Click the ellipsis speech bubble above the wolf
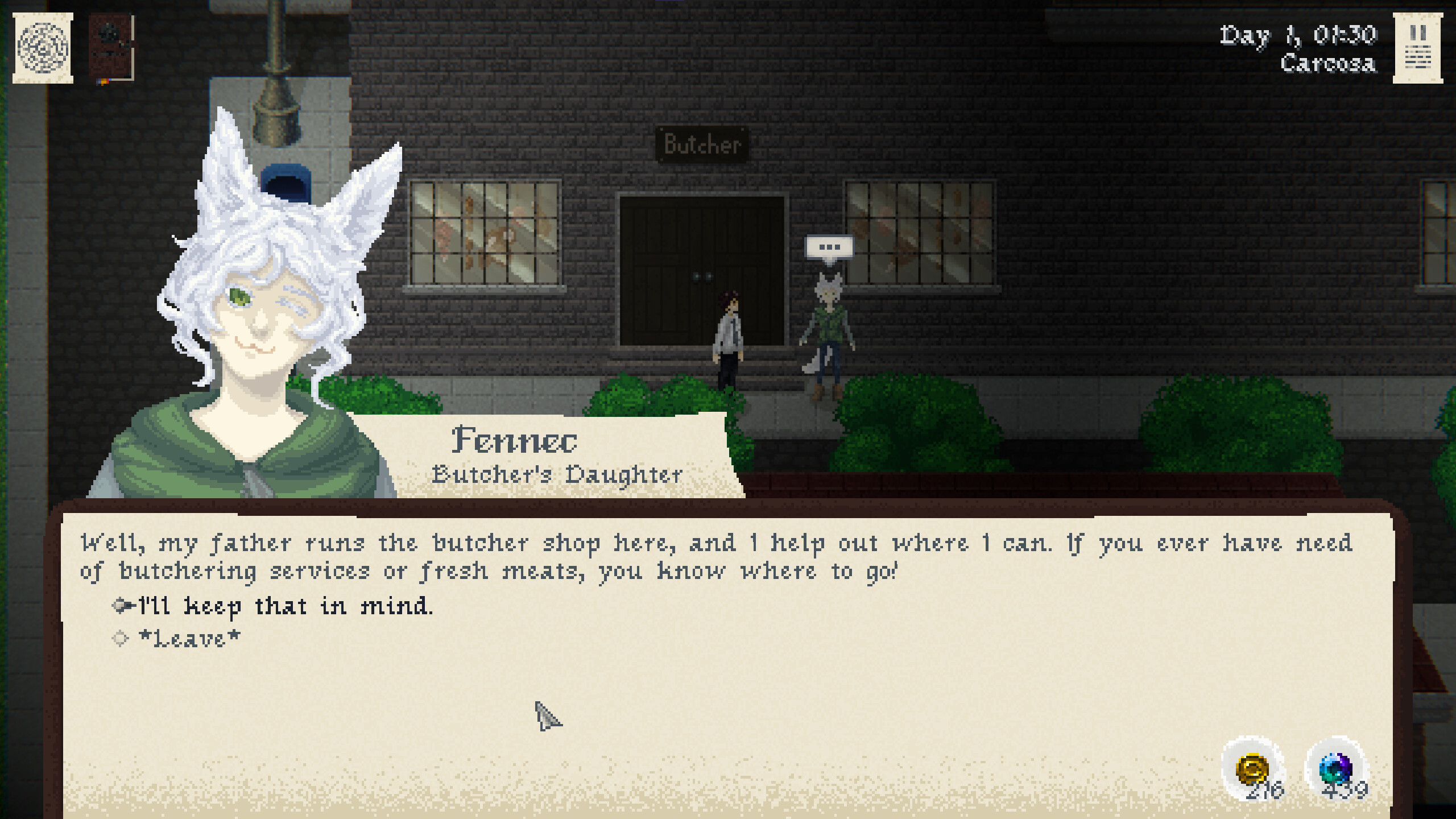 [829, 247]
